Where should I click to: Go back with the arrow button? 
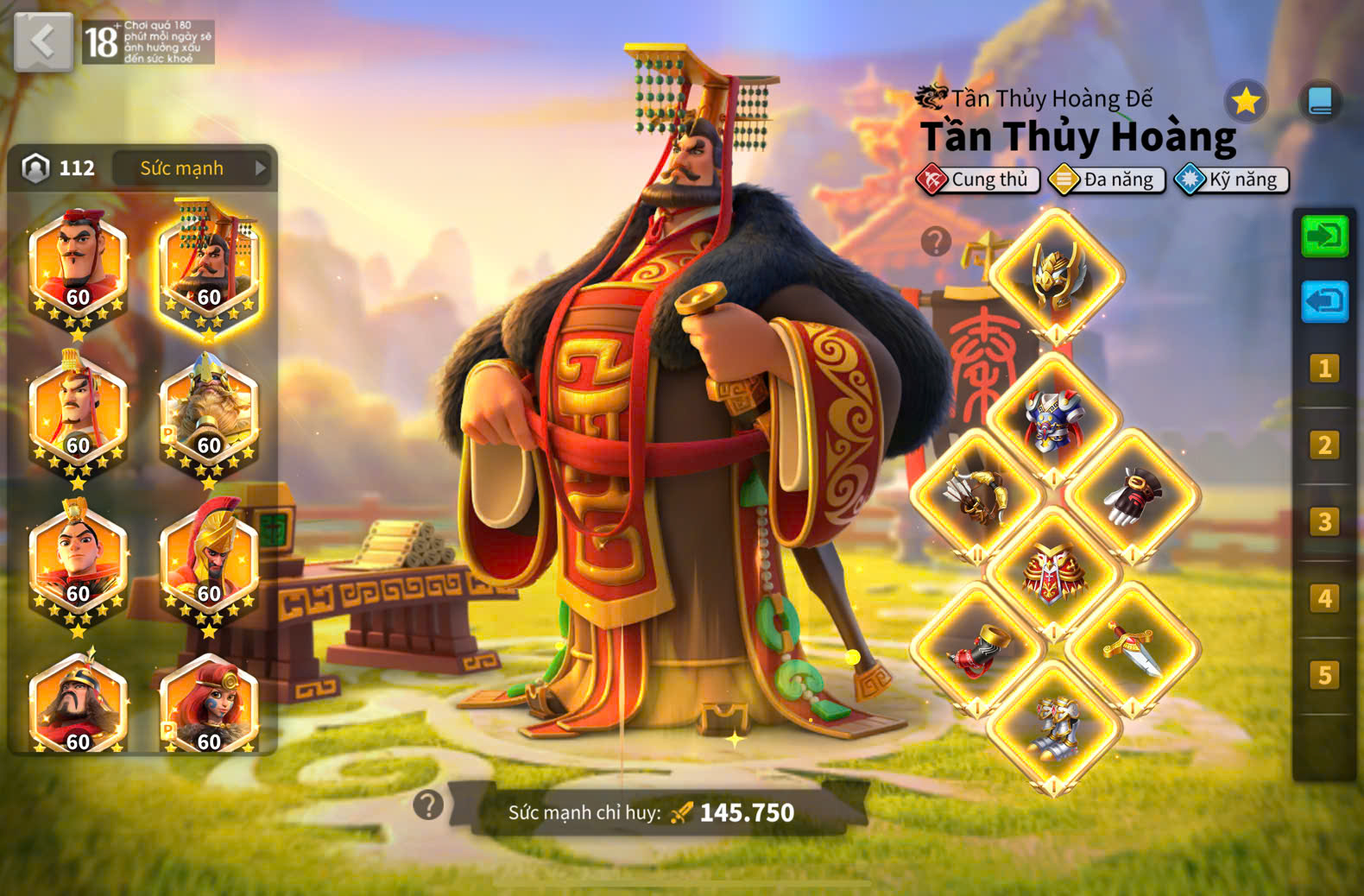(43, 41)
